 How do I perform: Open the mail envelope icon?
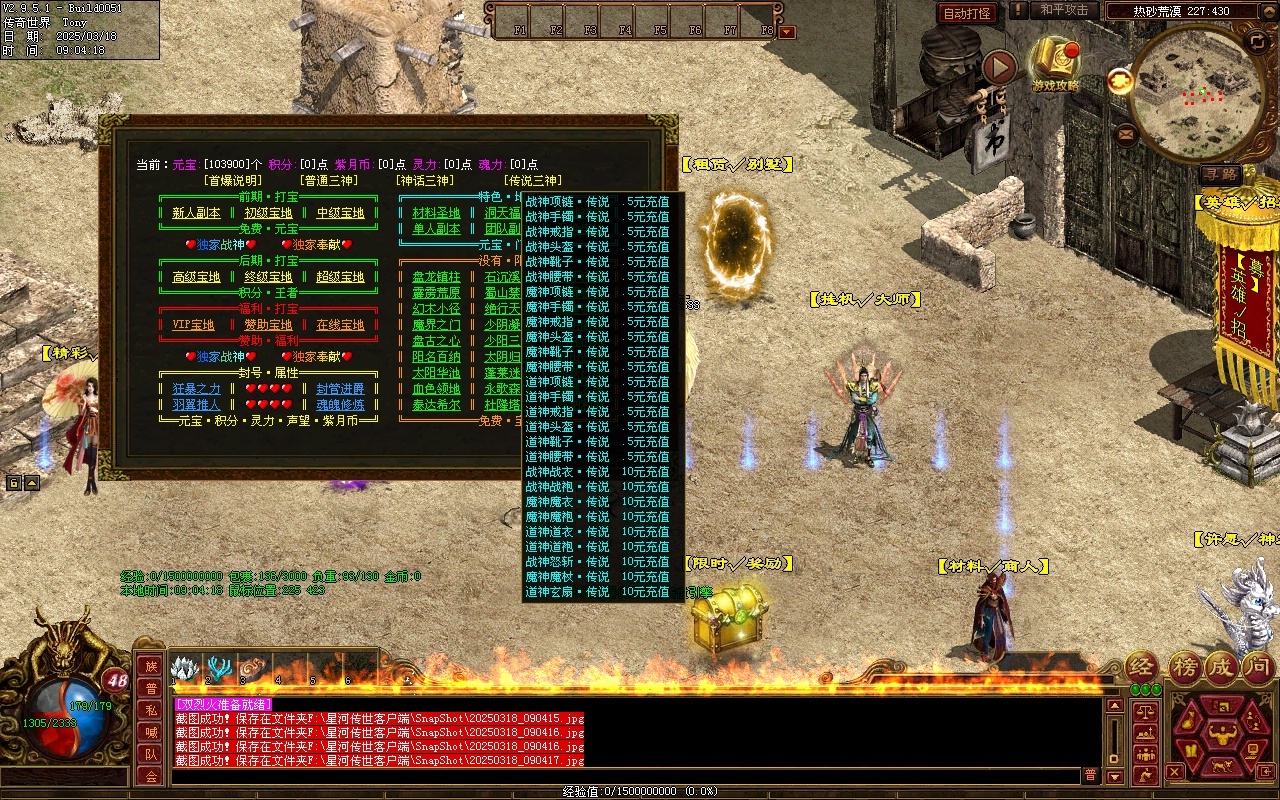pyautogui.click(x=1127, y=132)
